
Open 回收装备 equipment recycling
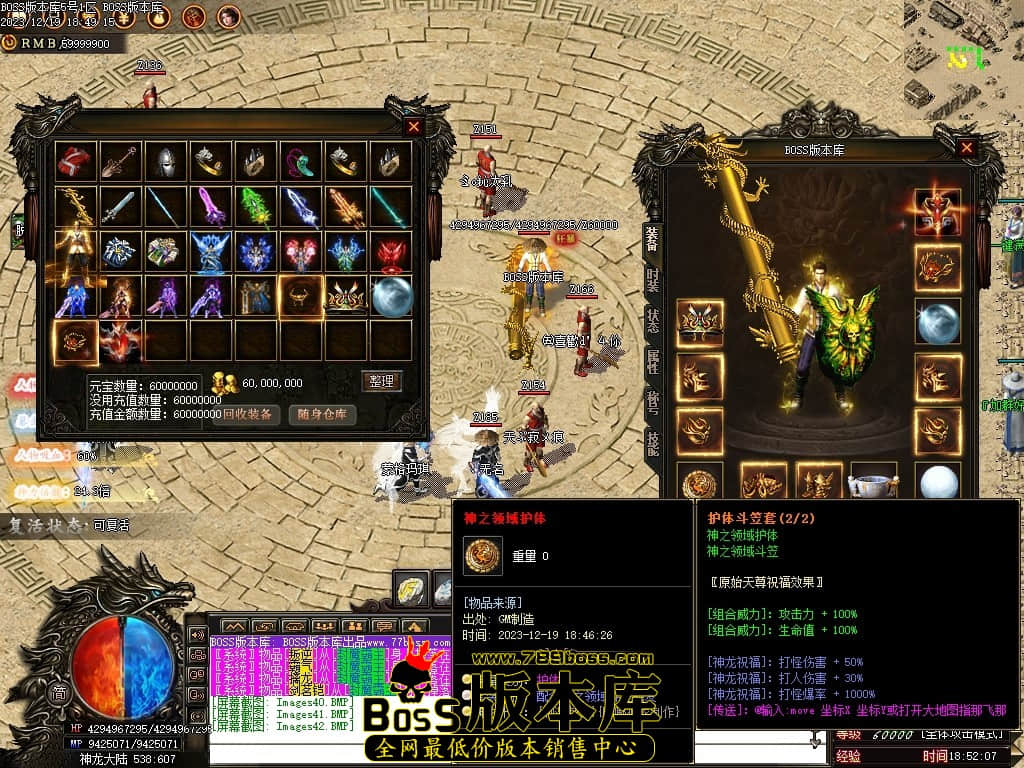246,414
